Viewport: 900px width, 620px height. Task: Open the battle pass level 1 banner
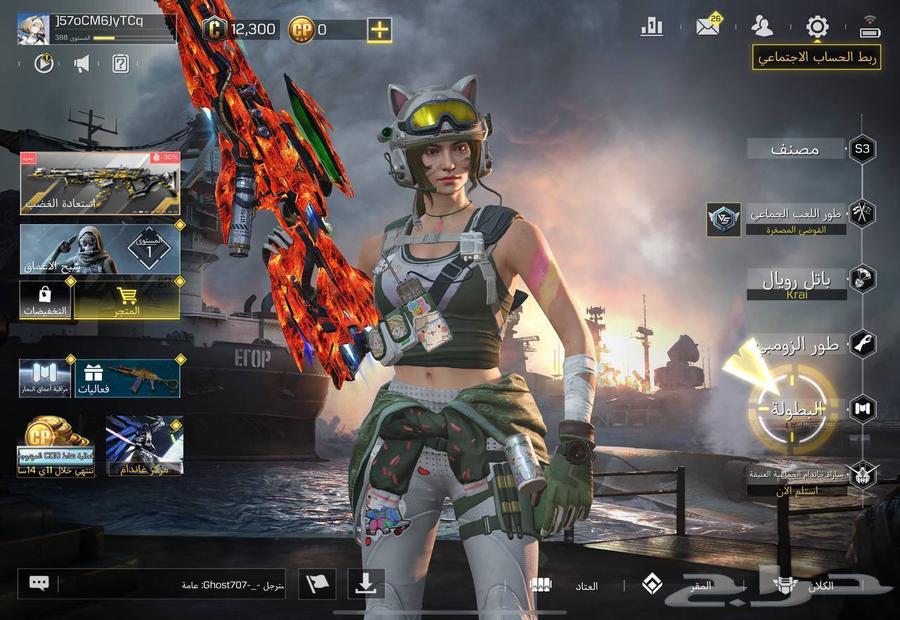(100, 249)
